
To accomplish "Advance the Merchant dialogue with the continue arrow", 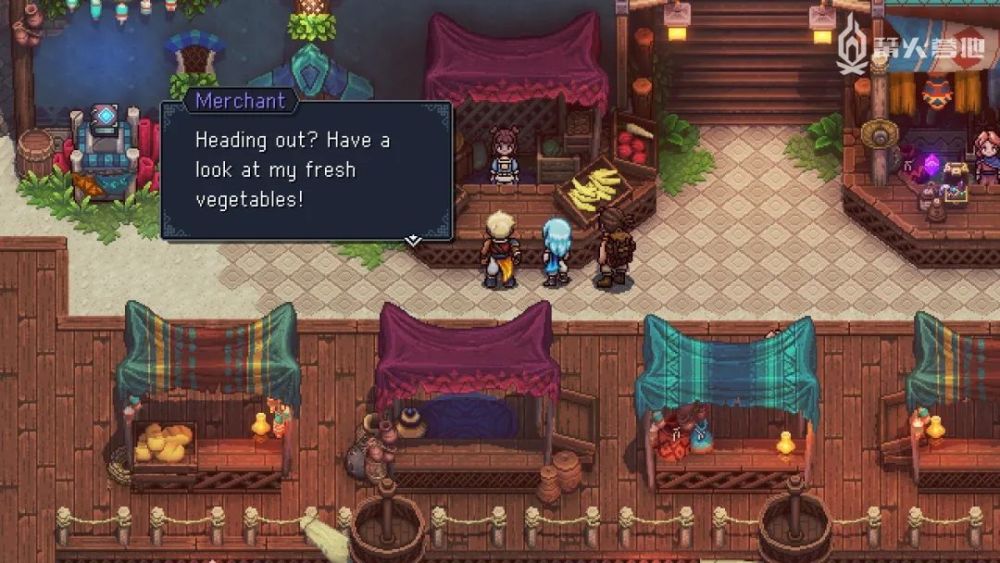I will pos(412,240).
